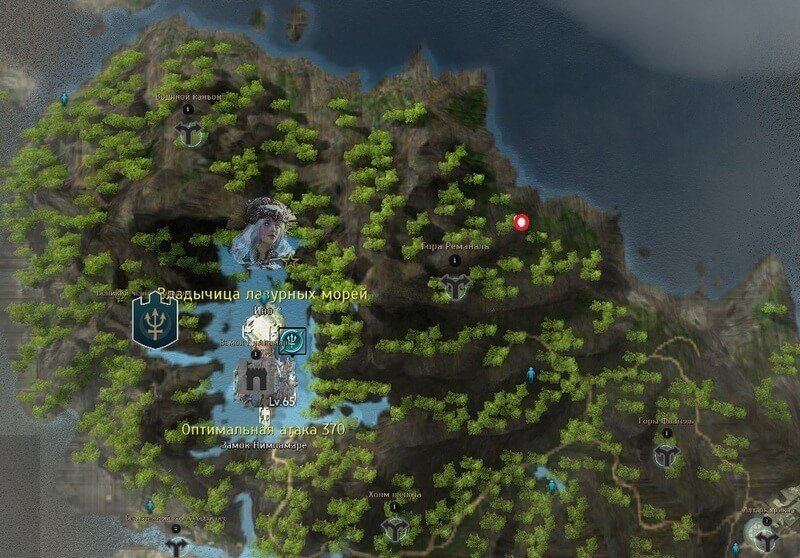The width and height of the screenshot is (800, 558).
Task: Select the red location pin marker
Action: coord(520,222)
